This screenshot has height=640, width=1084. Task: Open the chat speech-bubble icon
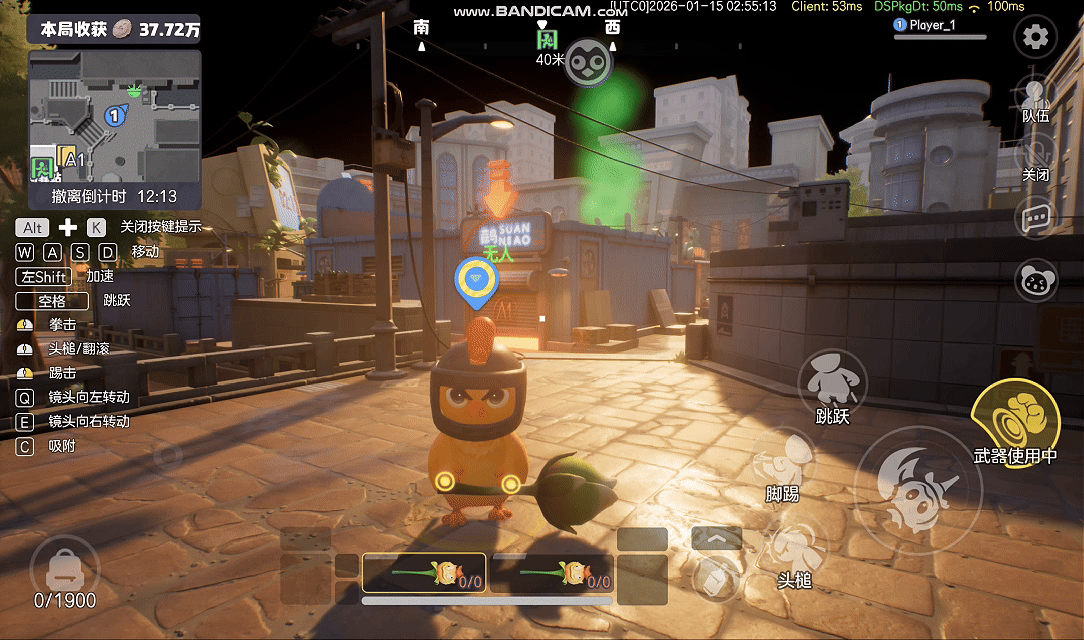pyautogui.click(x=1035, y=218)
